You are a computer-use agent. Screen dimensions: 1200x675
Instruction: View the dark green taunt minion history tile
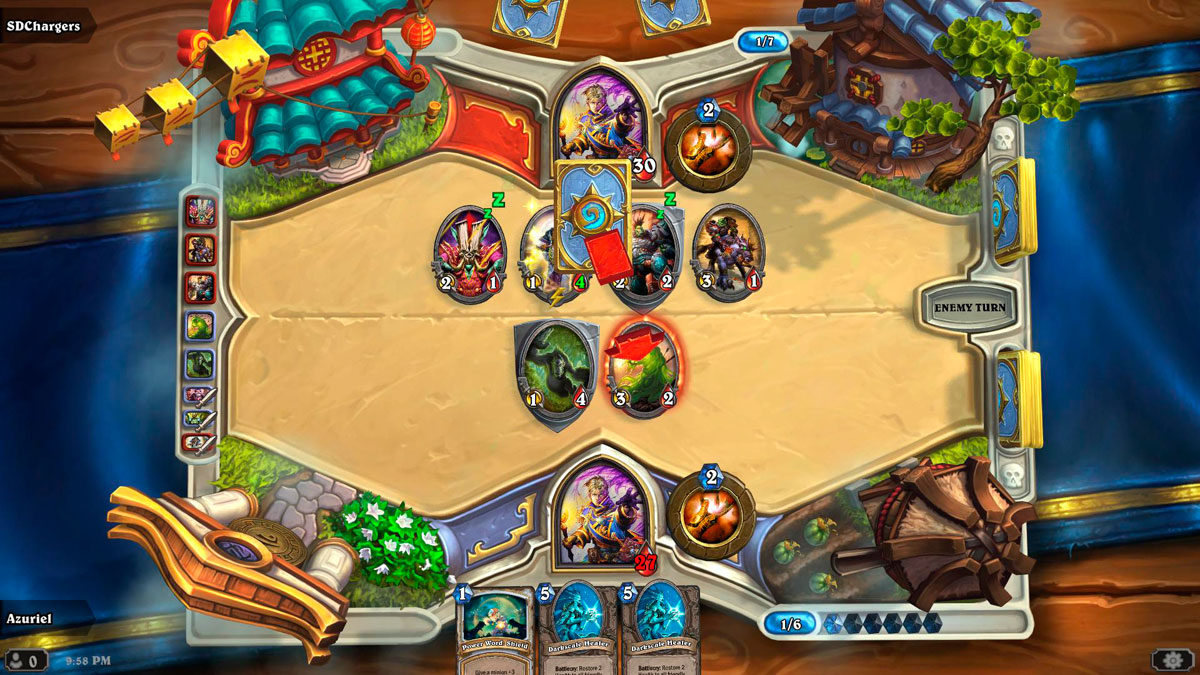(x=200, y=364)
